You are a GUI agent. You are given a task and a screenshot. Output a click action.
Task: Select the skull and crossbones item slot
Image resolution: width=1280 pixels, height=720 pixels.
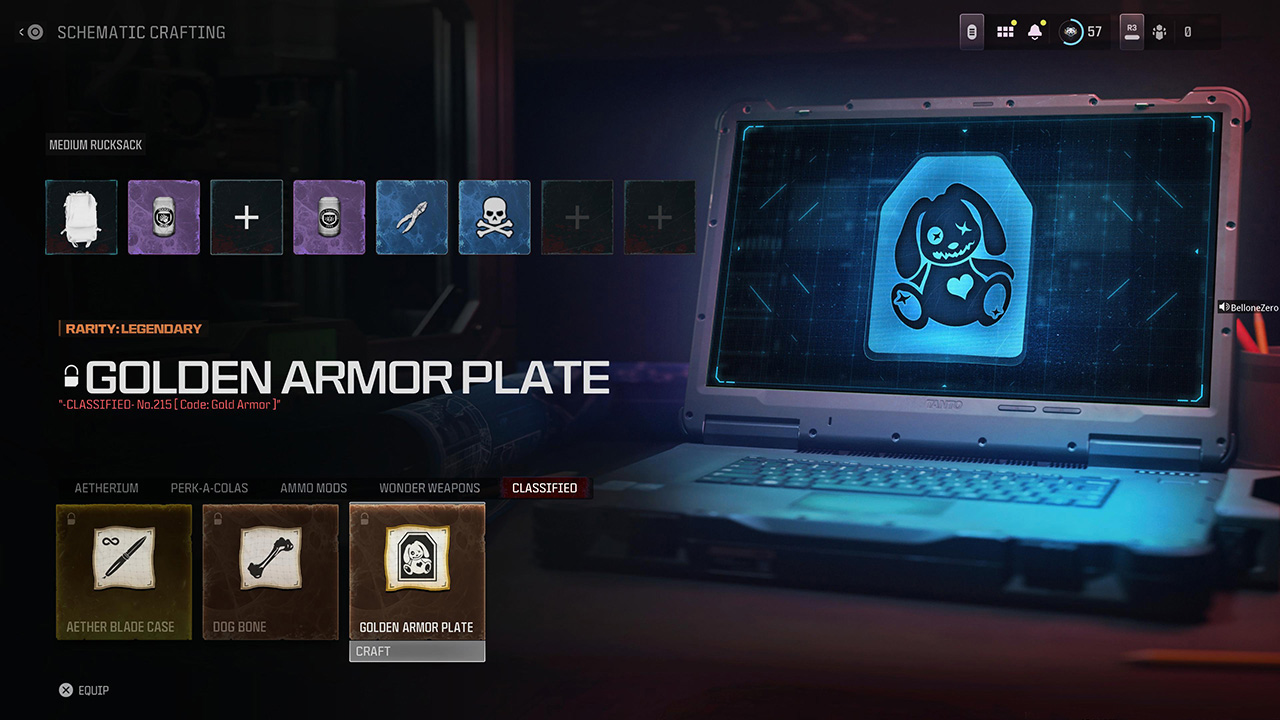494,217
